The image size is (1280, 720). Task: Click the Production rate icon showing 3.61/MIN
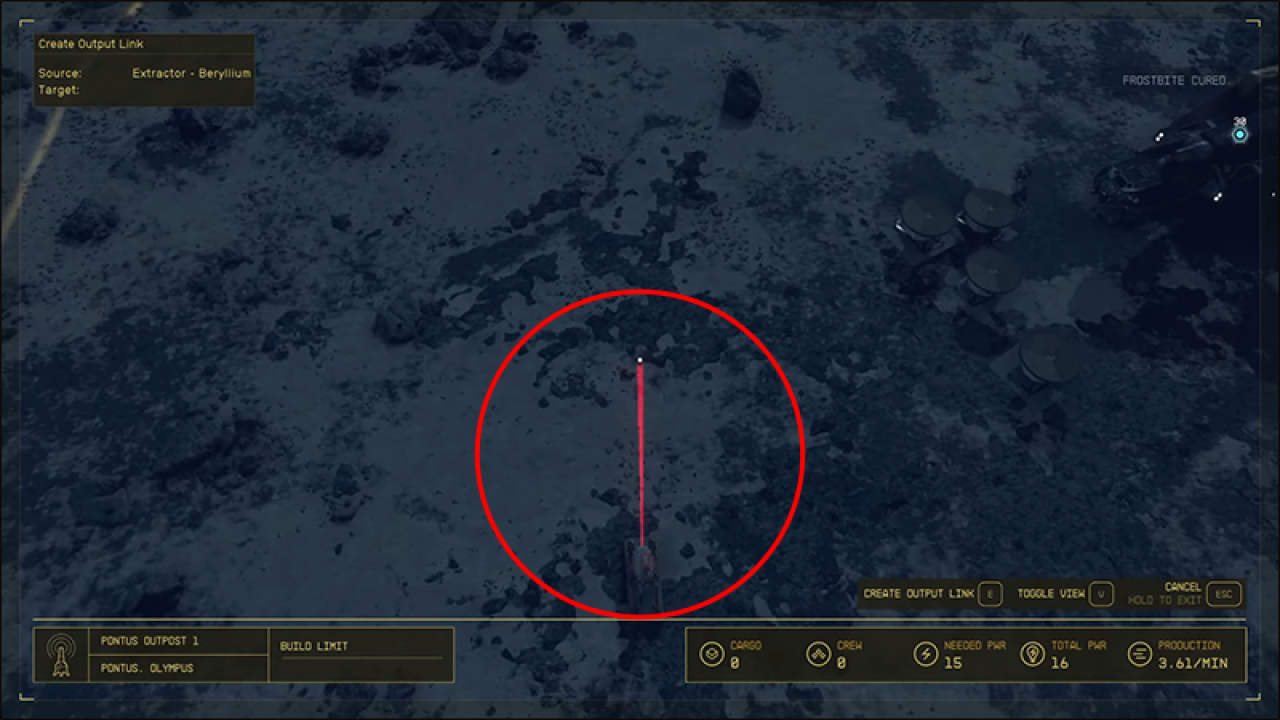[x=1139, y=653]
